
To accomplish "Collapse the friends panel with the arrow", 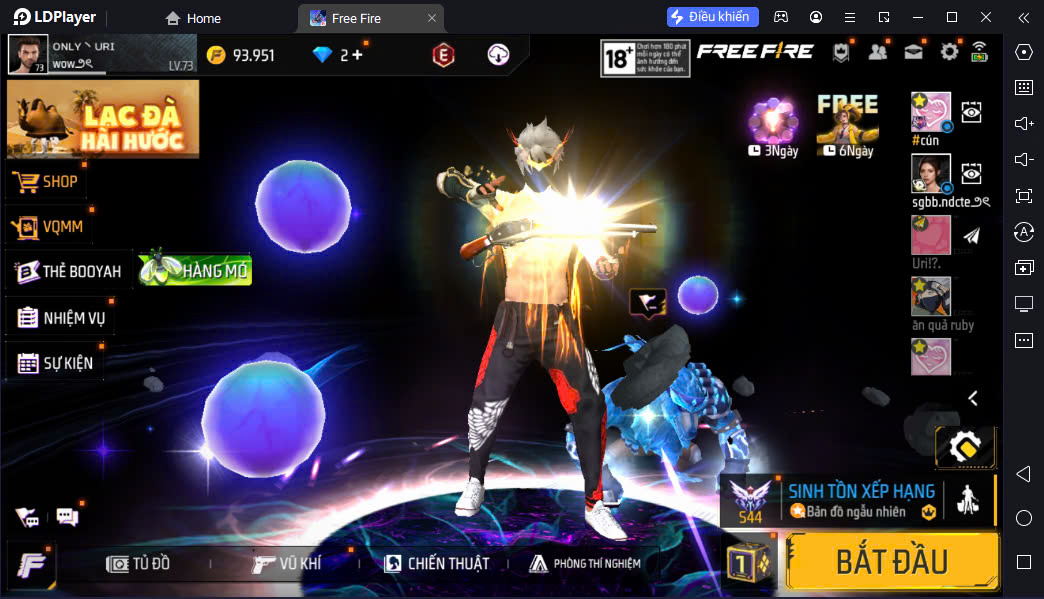I will pos(972,398).
